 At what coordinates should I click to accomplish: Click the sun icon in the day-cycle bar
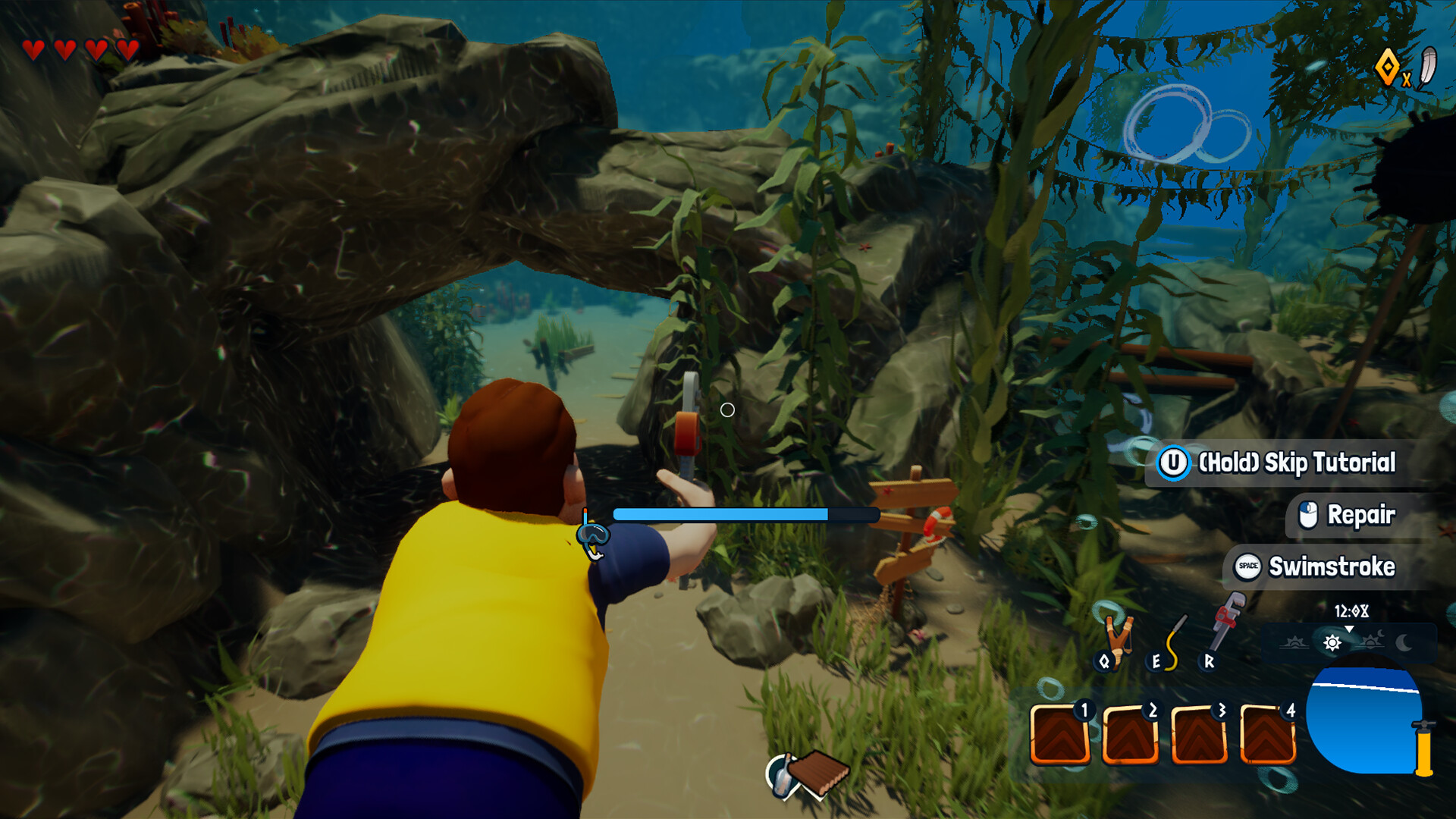click(x=1333, y=642)
